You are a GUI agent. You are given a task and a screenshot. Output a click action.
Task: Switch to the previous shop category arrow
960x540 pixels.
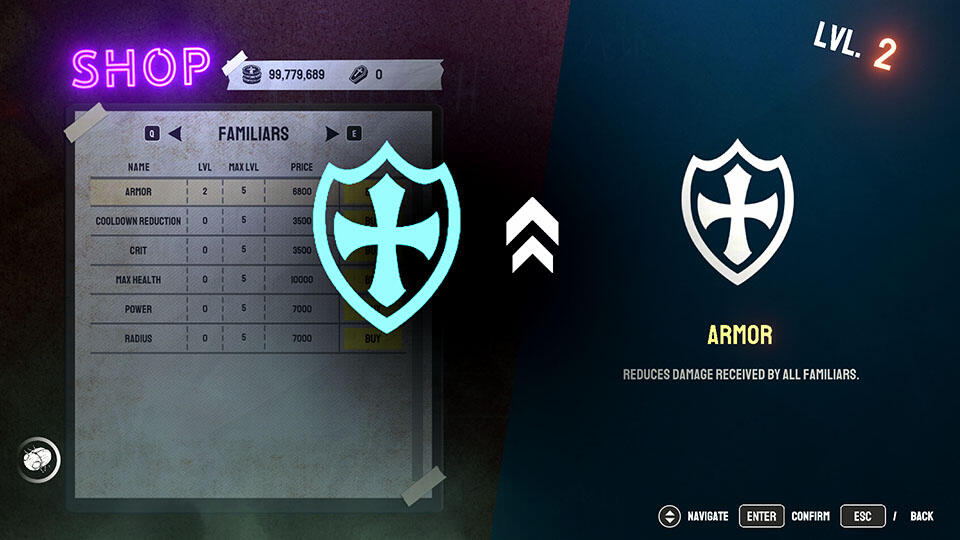point(175,133)
